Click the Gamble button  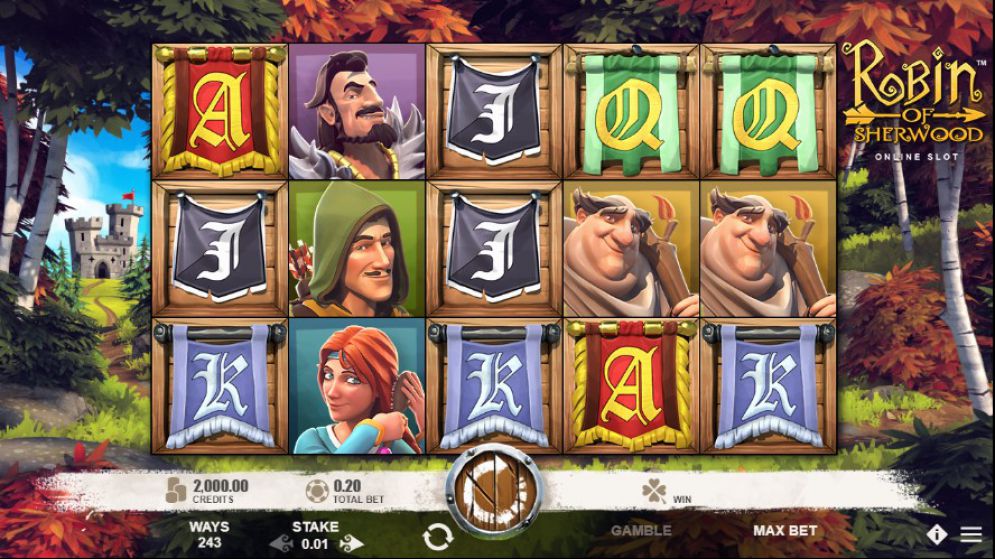641,530
